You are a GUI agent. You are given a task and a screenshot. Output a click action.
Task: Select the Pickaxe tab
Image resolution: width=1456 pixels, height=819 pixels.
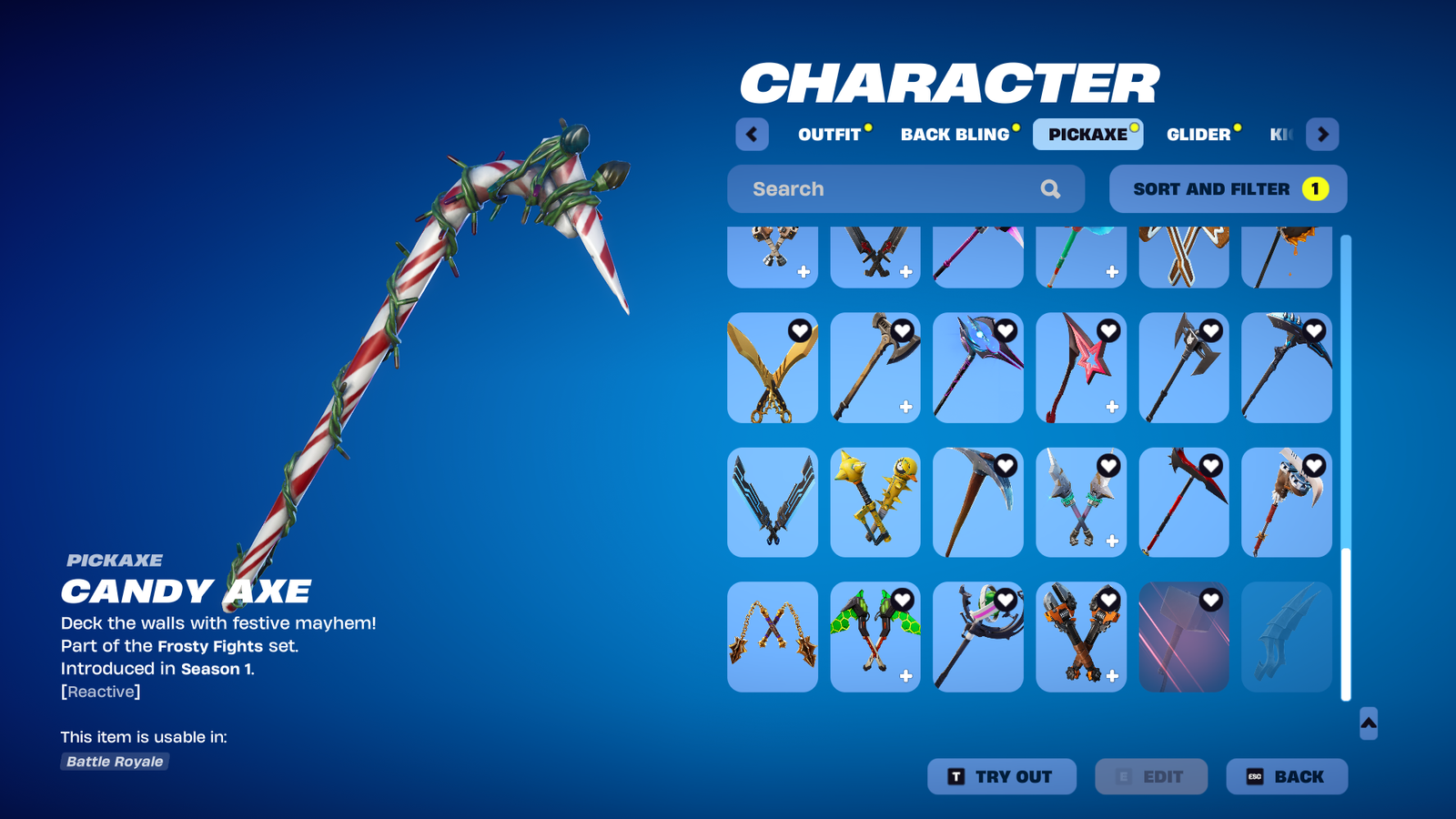tap(1087, 135)
